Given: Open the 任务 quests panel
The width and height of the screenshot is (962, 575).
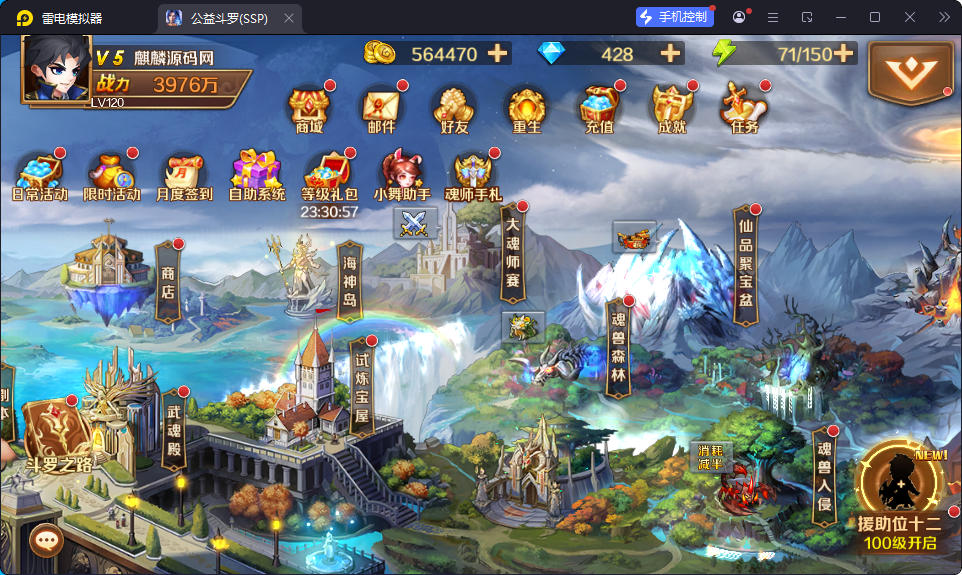Looking at the screenshot, I should (x=745, y=109).
